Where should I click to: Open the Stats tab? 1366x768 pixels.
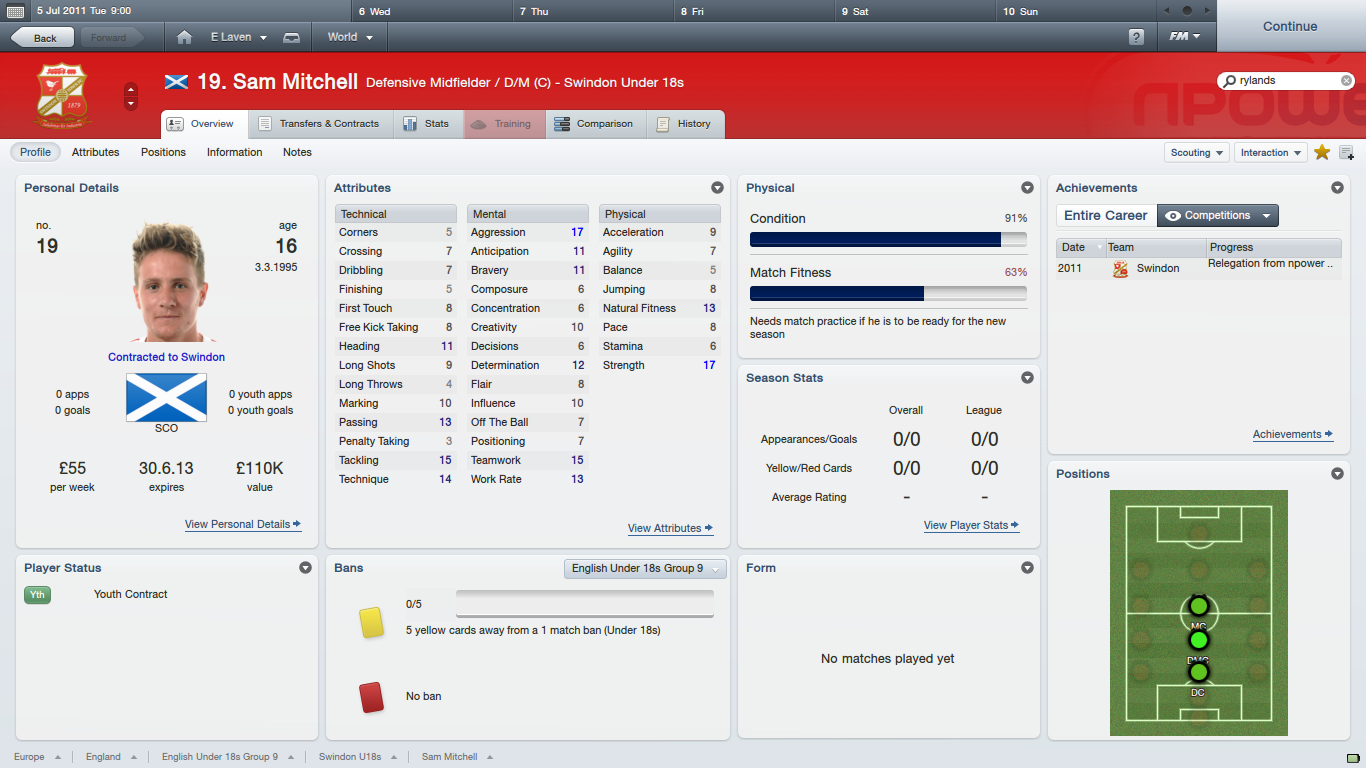point(426,124)
